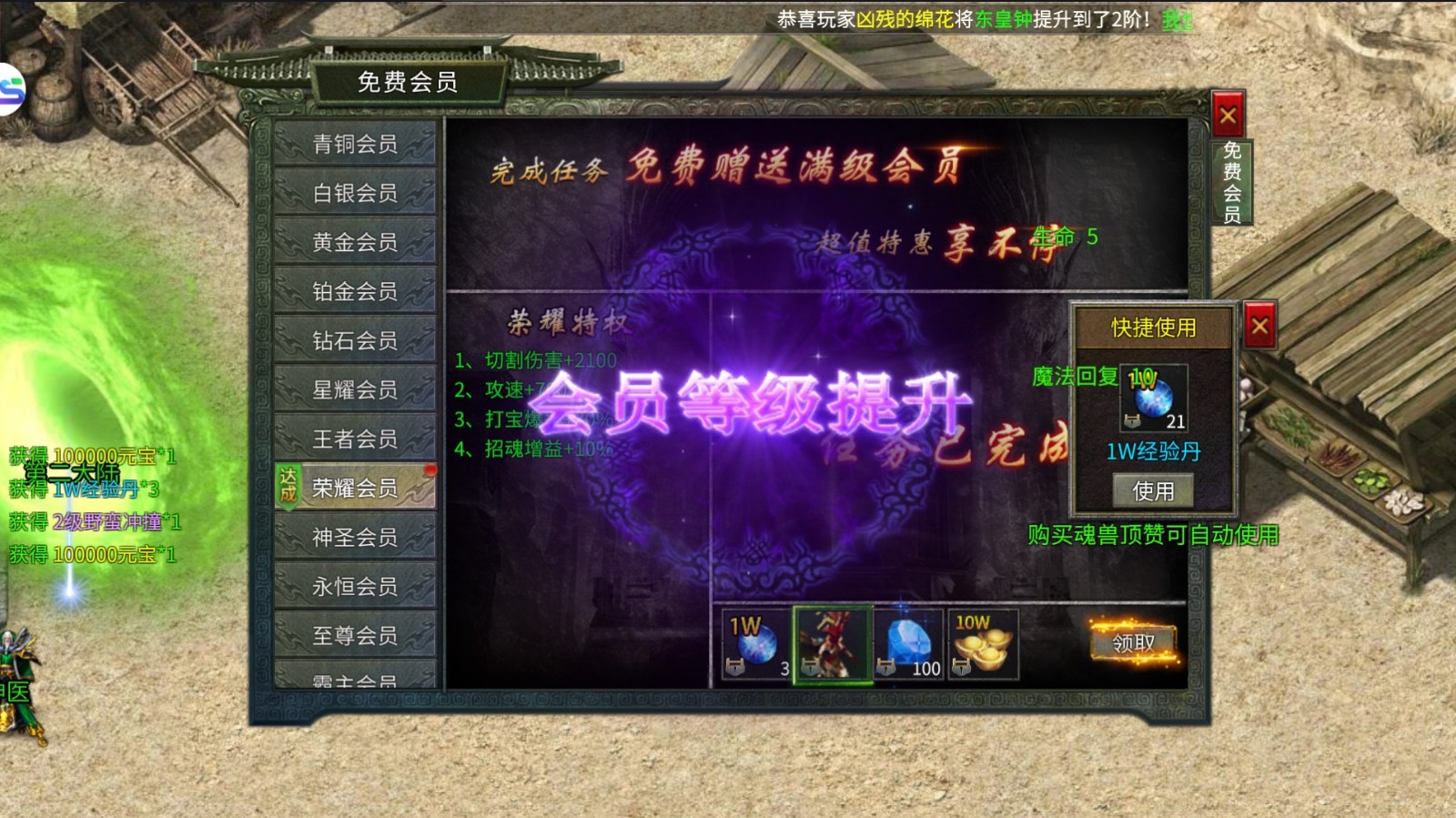Select the green-highlighted character reward thumbnail
Viewport: 1456px width, 818px height.
coord(831,641)
